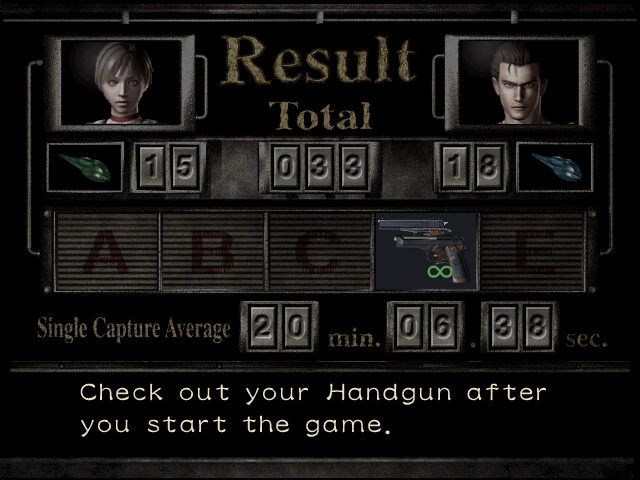The image size is (640, 480).
Task: Click the green leech charm icon
Action: pyautogui.click(x=85, y=166)
